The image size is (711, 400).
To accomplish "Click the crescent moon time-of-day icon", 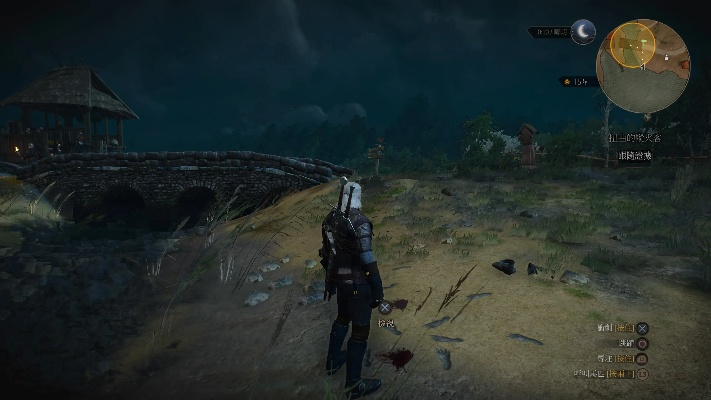I will tap(582, 32).
